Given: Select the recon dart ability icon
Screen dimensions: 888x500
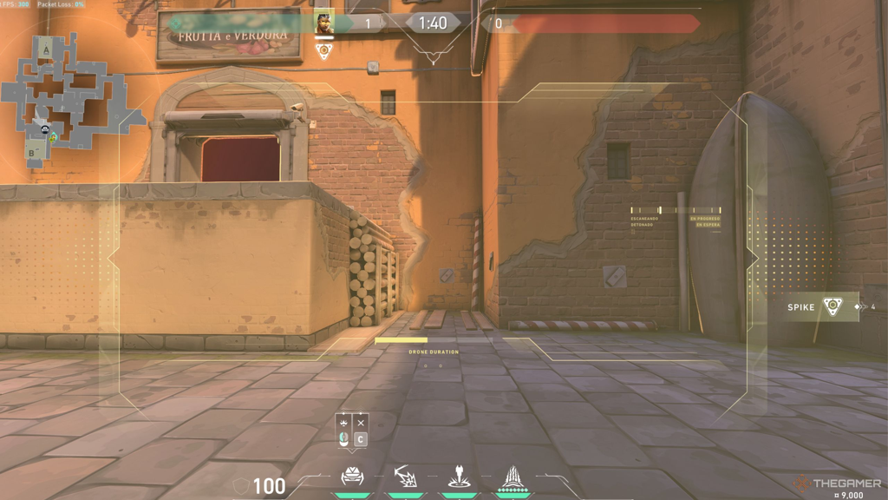Looking at the screenshot, I should [x=459, y=474].
